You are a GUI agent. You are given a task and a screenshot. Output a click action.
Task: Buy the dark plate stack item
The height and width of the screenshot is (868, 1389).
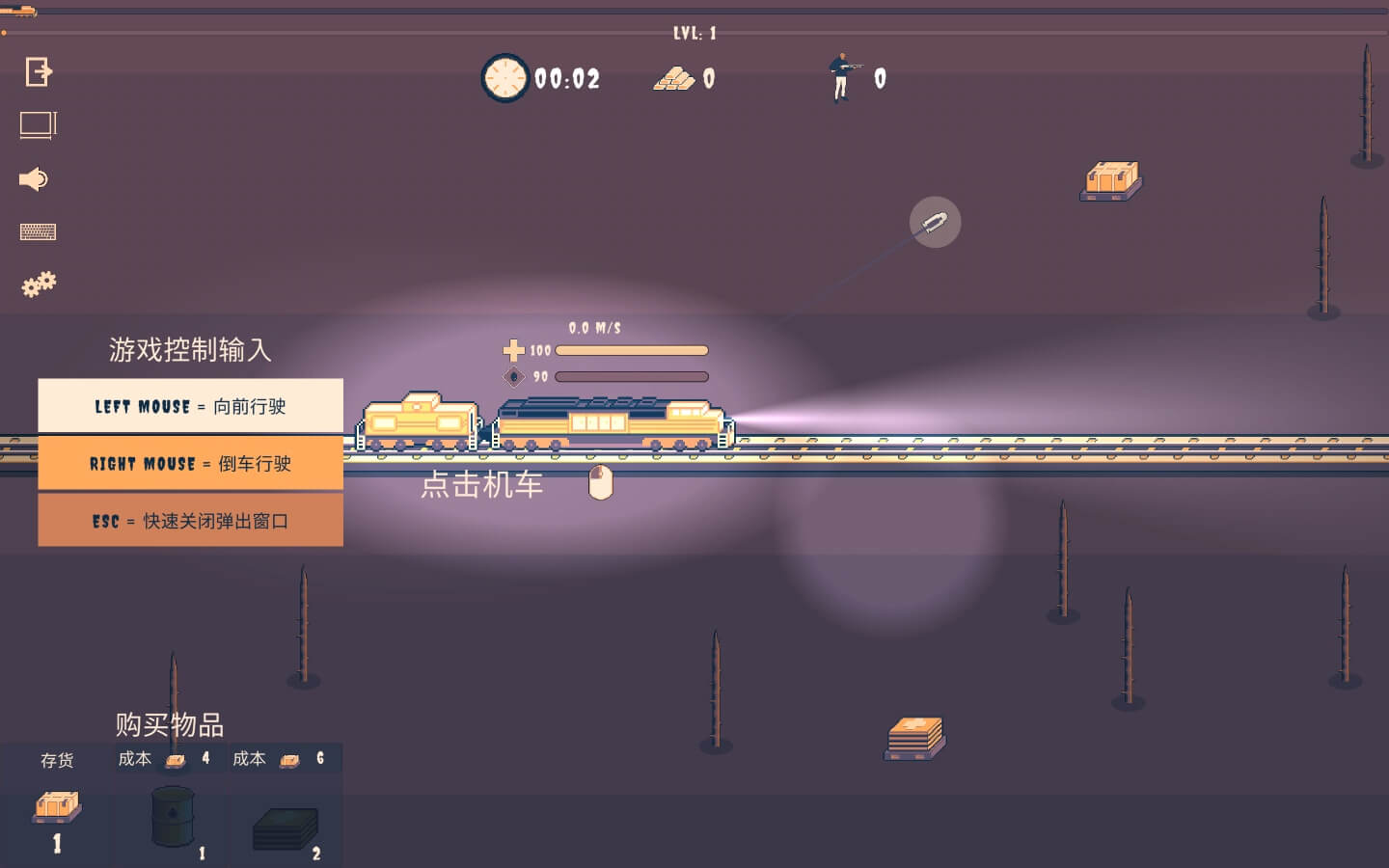pos(286,828)
